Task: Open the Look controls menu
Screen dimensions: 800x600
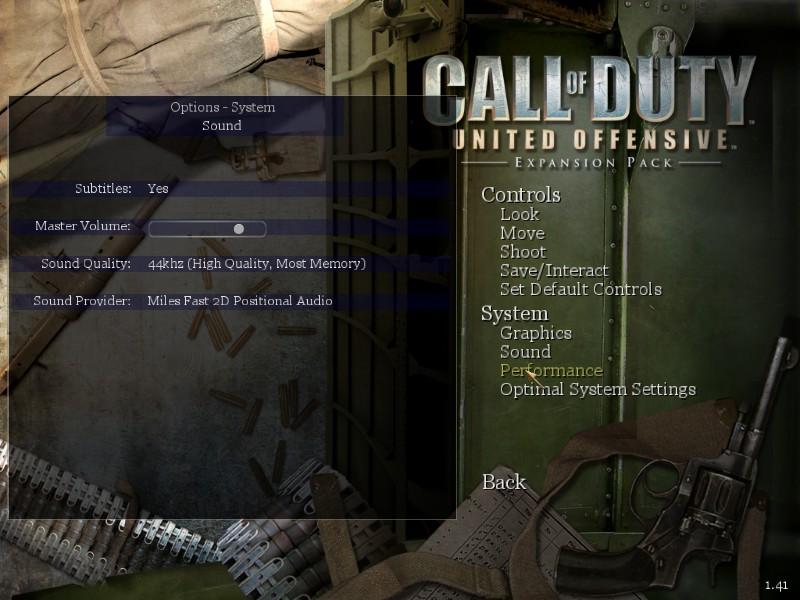Action: point(519,214)
